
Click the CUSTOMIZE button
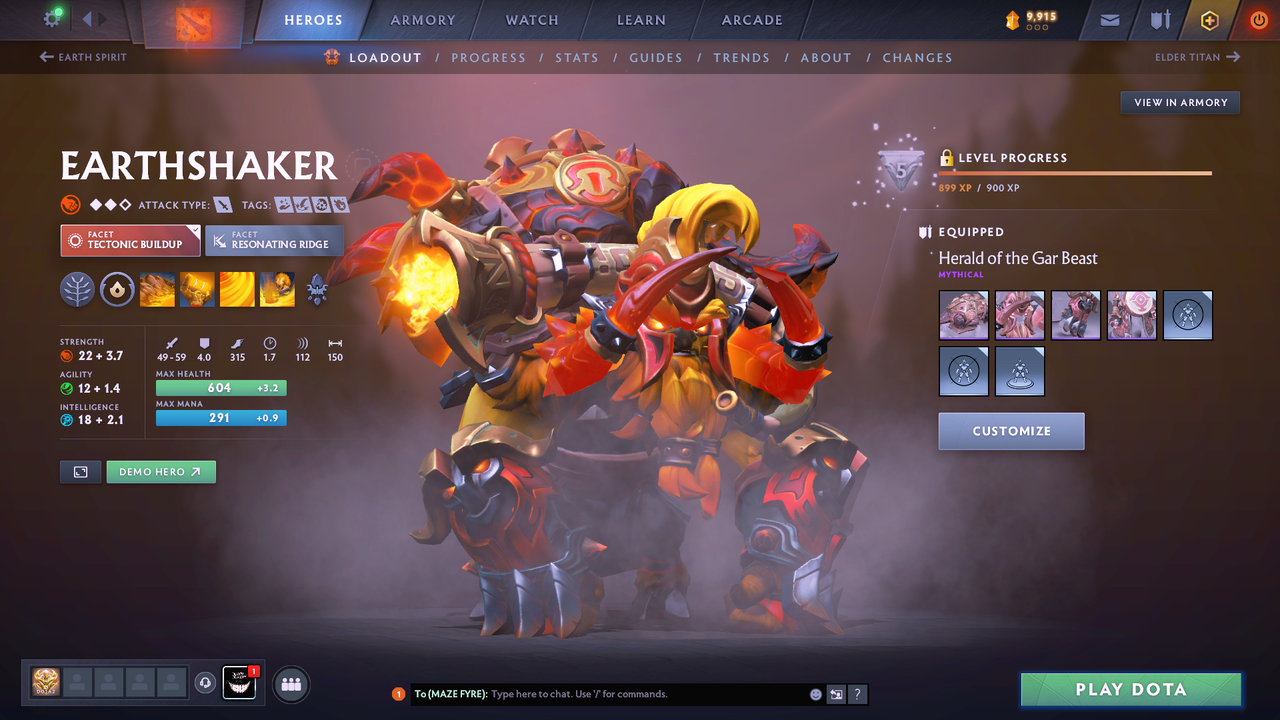(x=1011, y=431)
